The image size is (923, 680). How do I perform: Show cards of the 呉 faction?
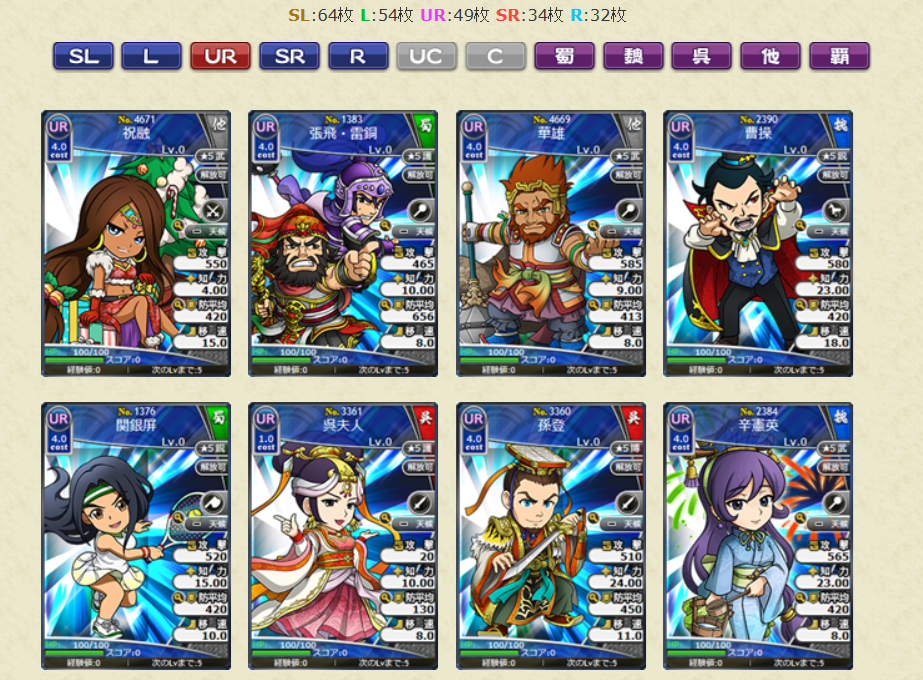tap(702, 56)
